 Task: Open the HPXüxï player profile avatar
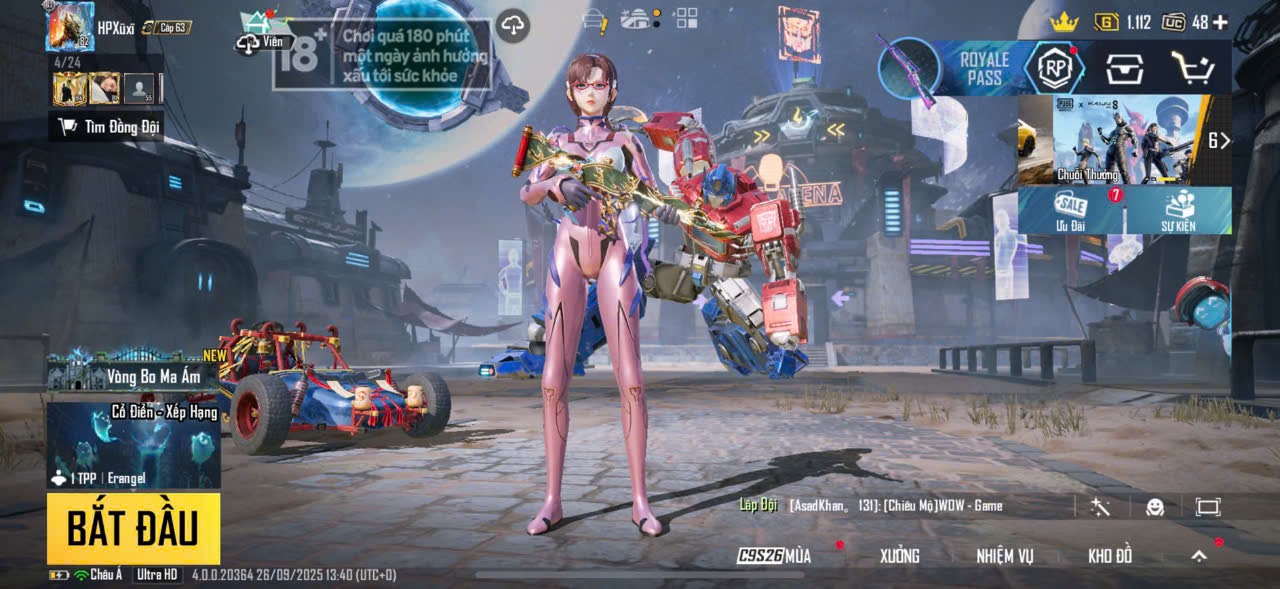tap(70, 27)
